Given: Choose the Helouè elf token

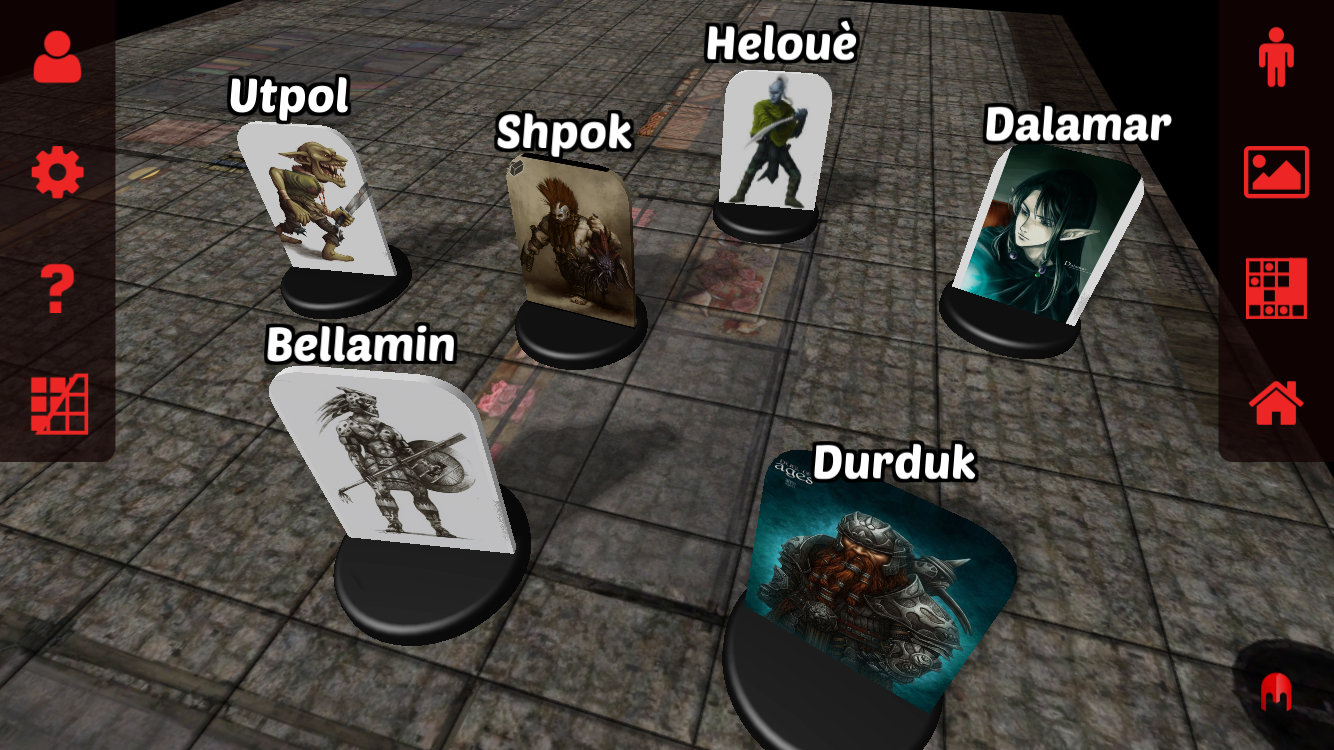Looking at the screenshot, I should point(774,142).
